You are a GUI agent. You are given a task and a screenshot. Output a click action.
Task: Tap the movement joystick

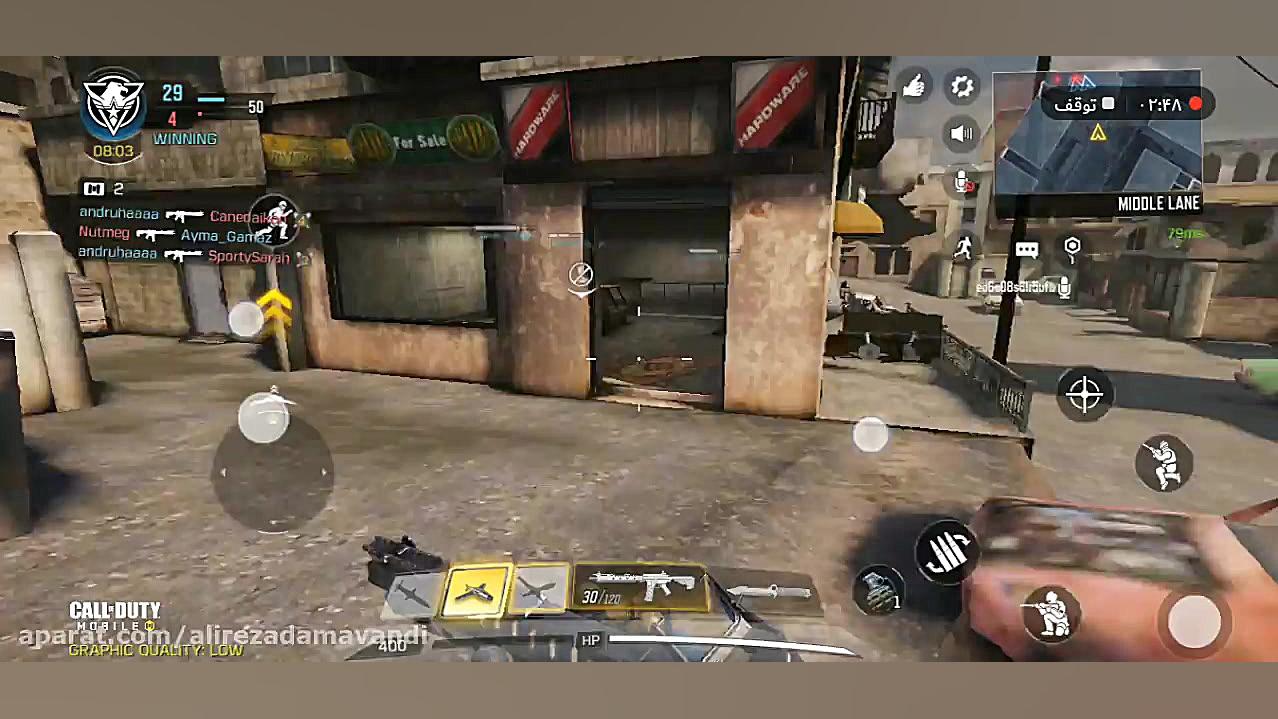pyautogui.click(x=272, y=470)
